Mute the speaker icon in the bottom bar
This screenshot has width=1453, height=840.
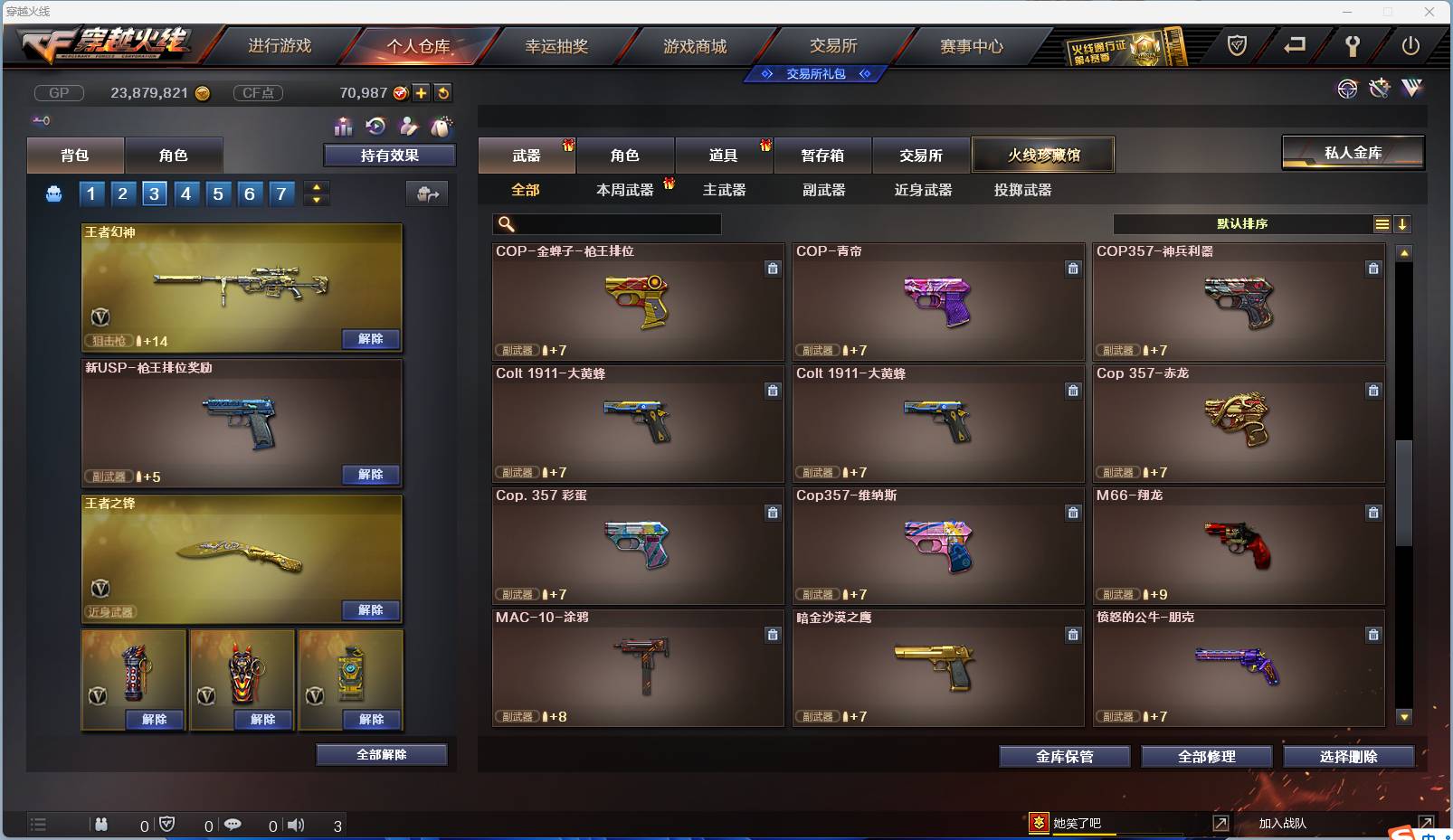point(296,825)
